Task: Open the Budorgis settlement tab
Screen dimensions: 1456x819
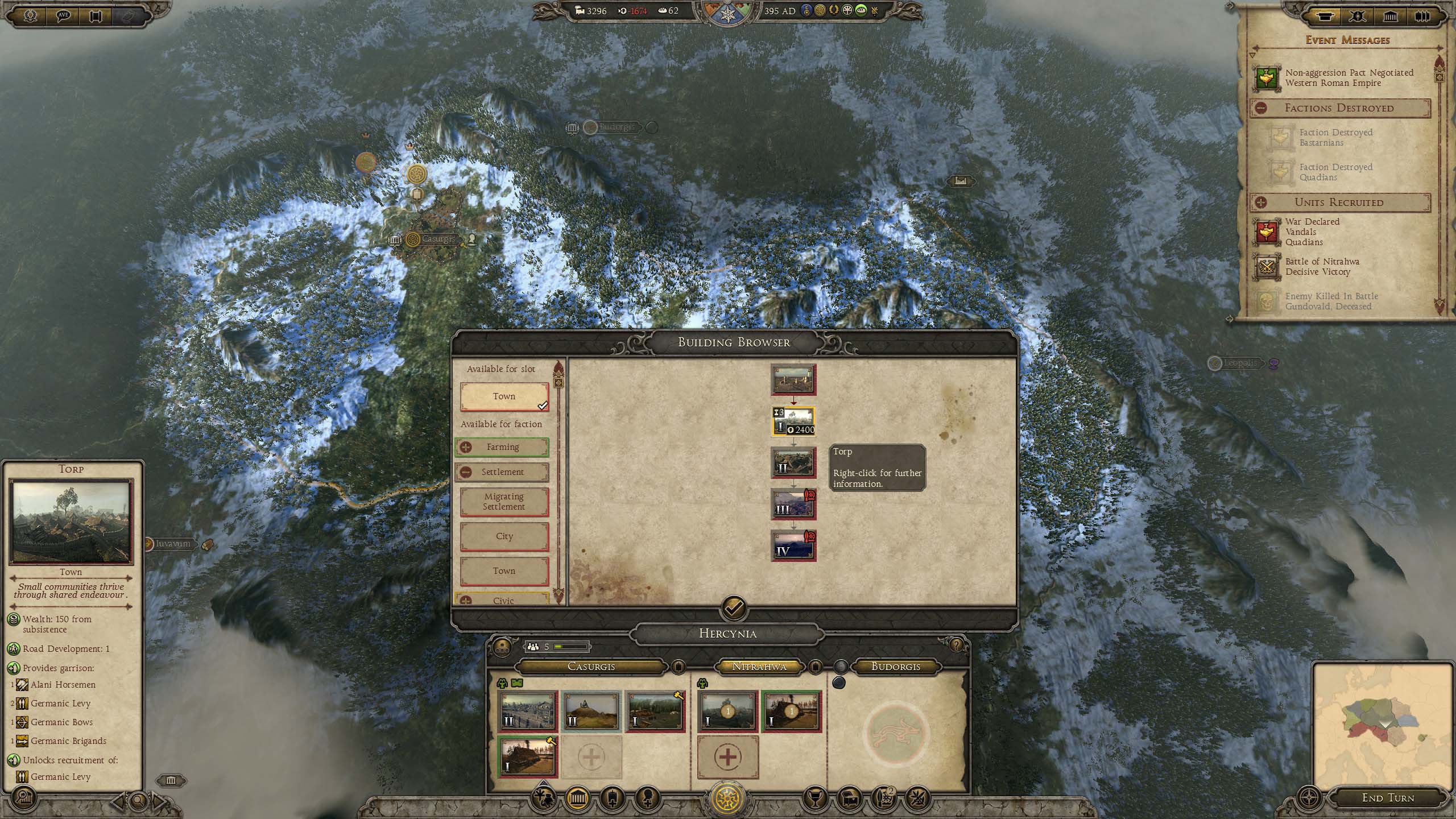Action: tap(896, 667)
